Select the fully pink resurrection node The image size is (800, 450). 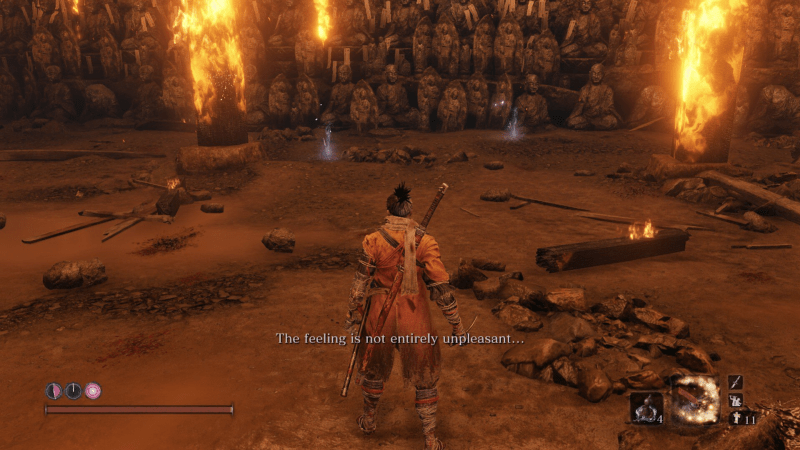[92, 391]
